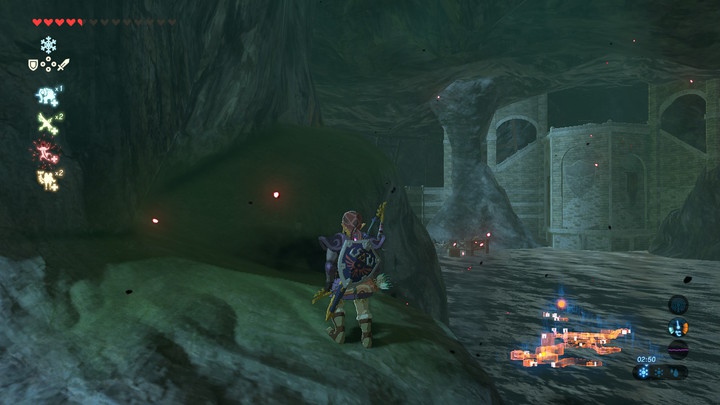Click the yellow camel buff icon
Image resolution: width=720 pixels, height=405 pixels.
pyautogui.click(x=46, y=179)
